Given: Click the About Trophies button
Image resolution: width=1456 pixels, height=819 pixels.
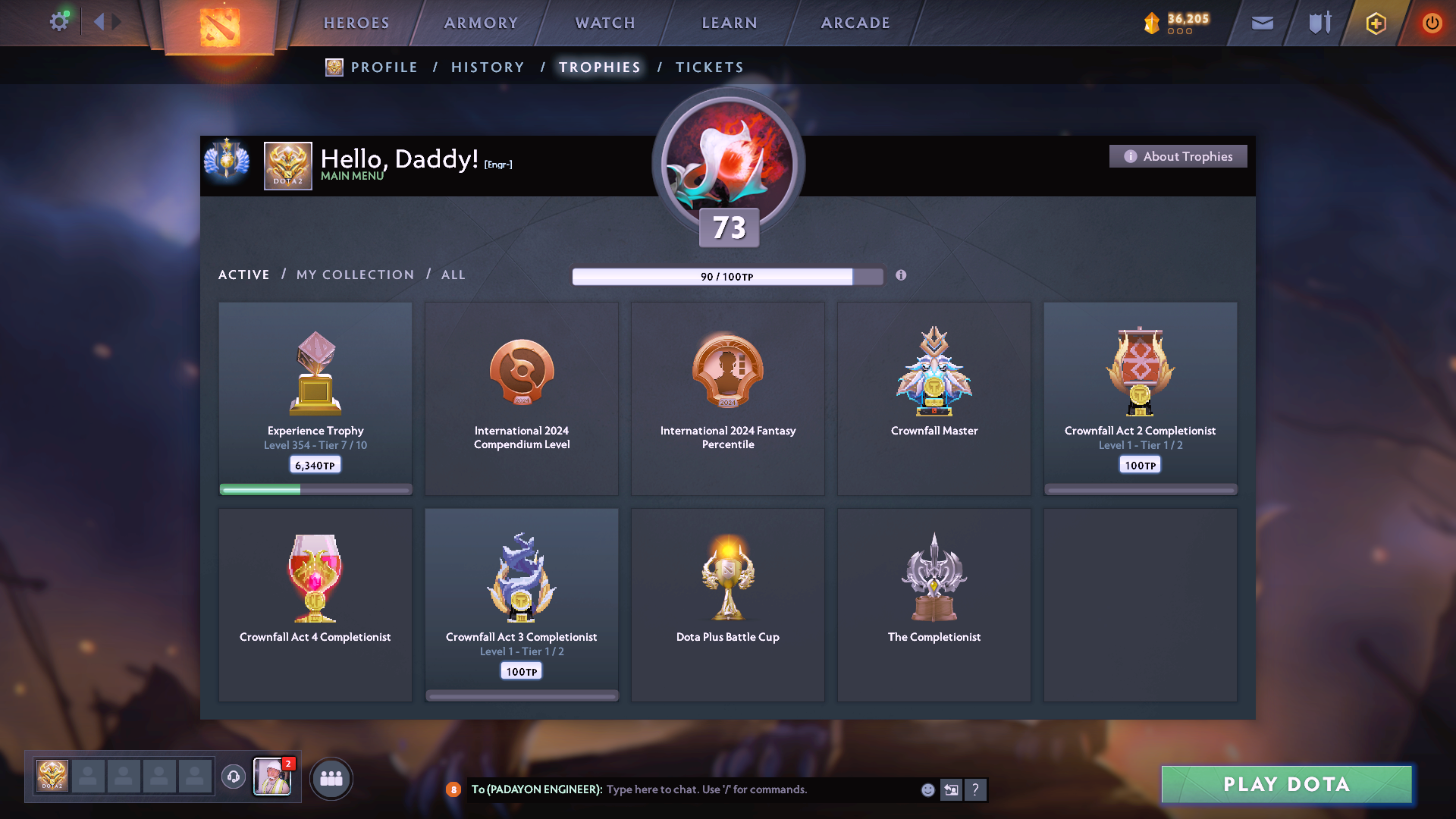Looking at the screenshot, I should tap(1178, 156).
